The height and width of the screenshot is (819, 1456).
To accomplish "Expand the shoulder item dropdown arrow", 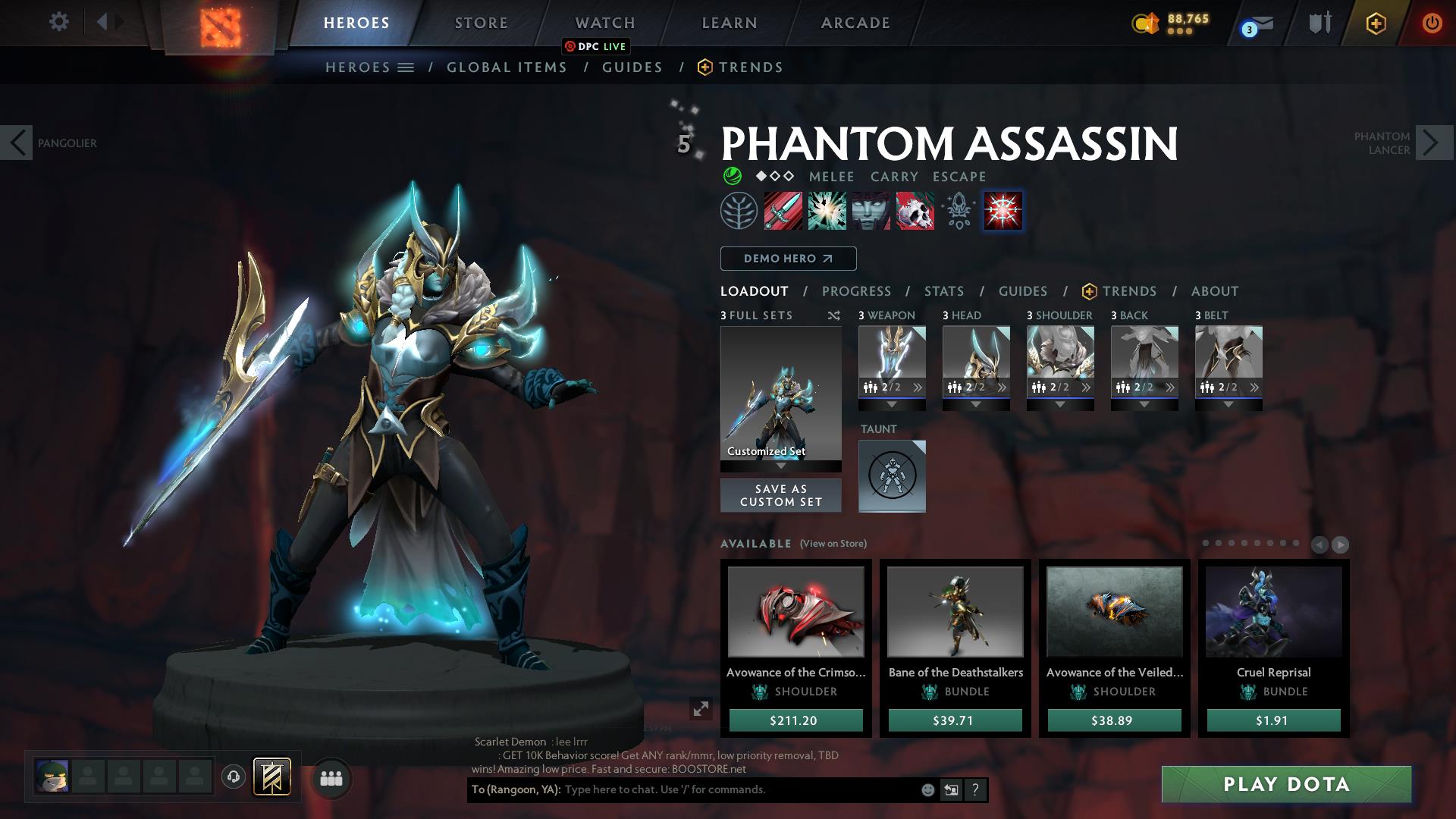I will [1060, 404].
